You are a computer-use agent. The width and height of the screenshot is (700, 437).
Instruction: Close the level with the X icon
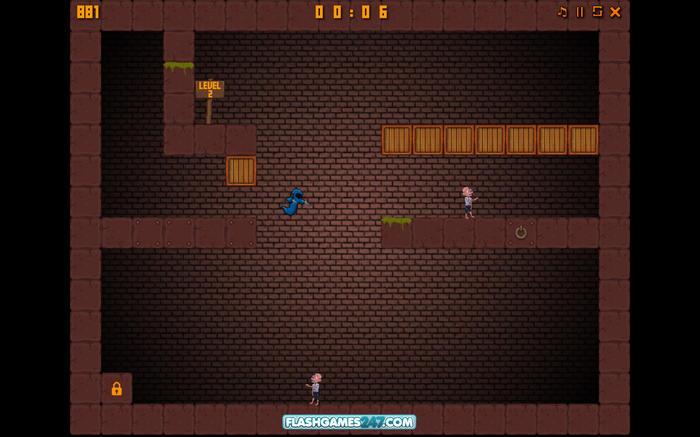tap(615, 12)
